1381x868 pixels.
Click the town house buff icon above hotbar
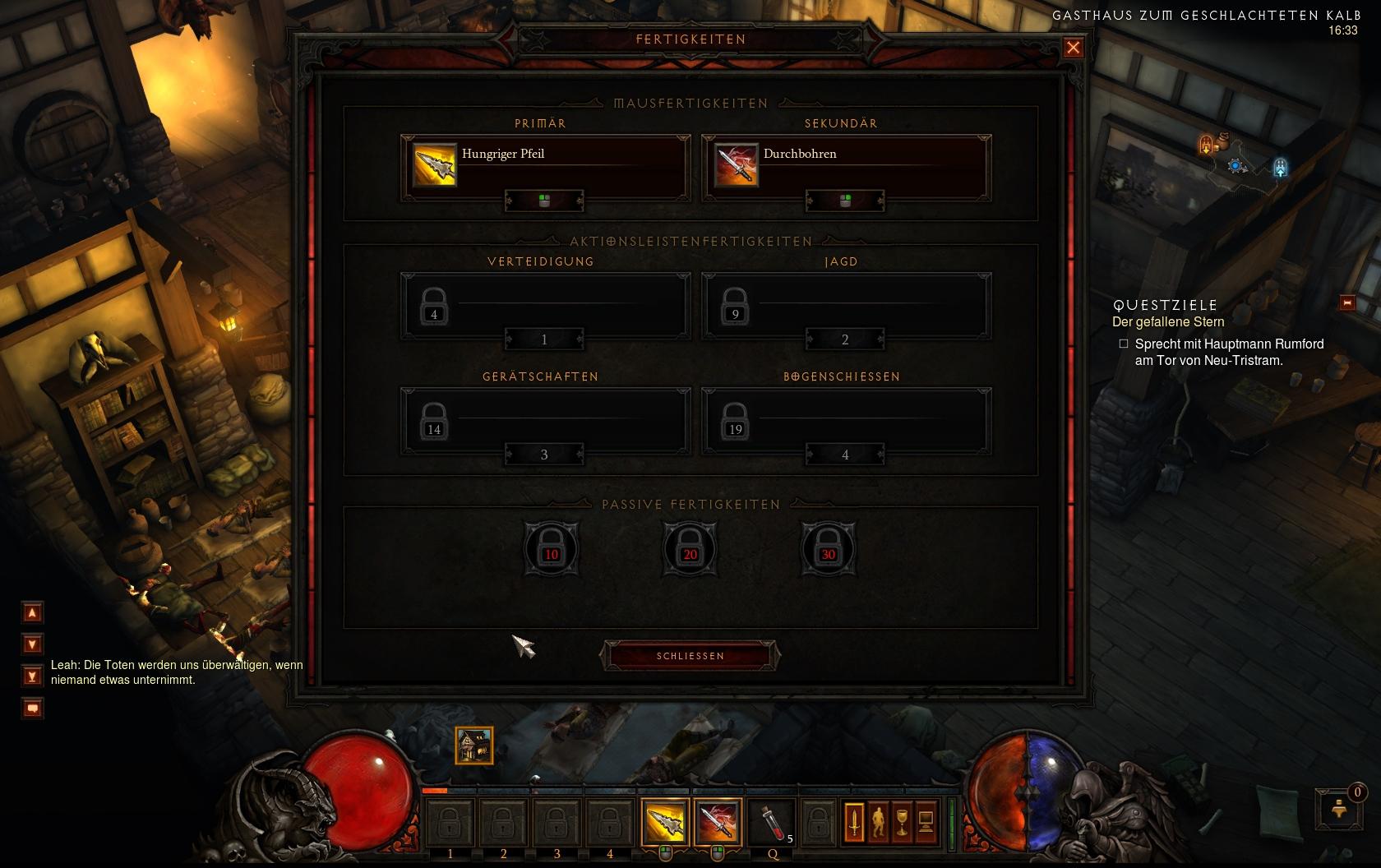[x=474, y=746]
